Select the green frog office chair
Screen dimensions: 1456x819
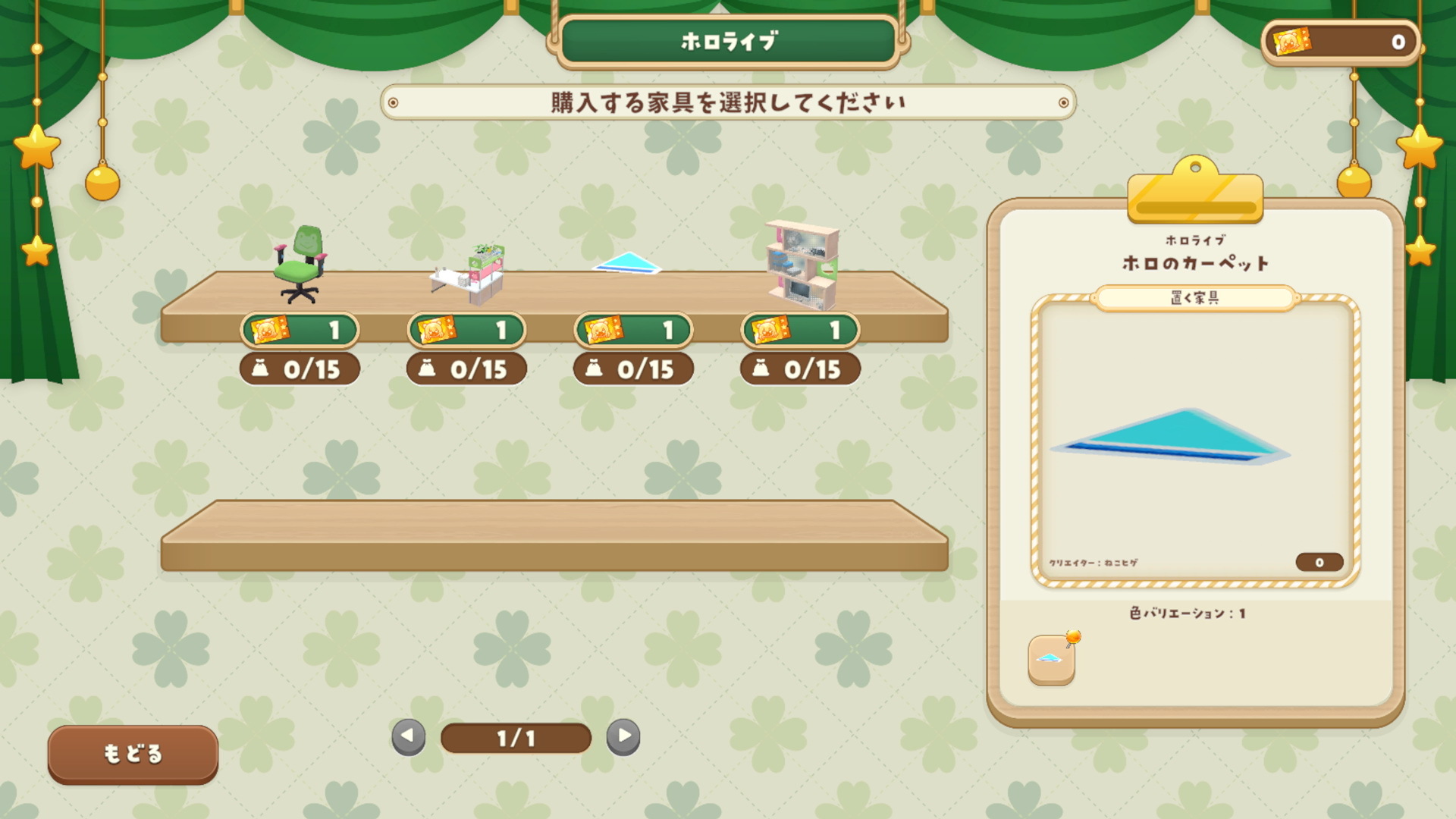click(x=300, y=265)
